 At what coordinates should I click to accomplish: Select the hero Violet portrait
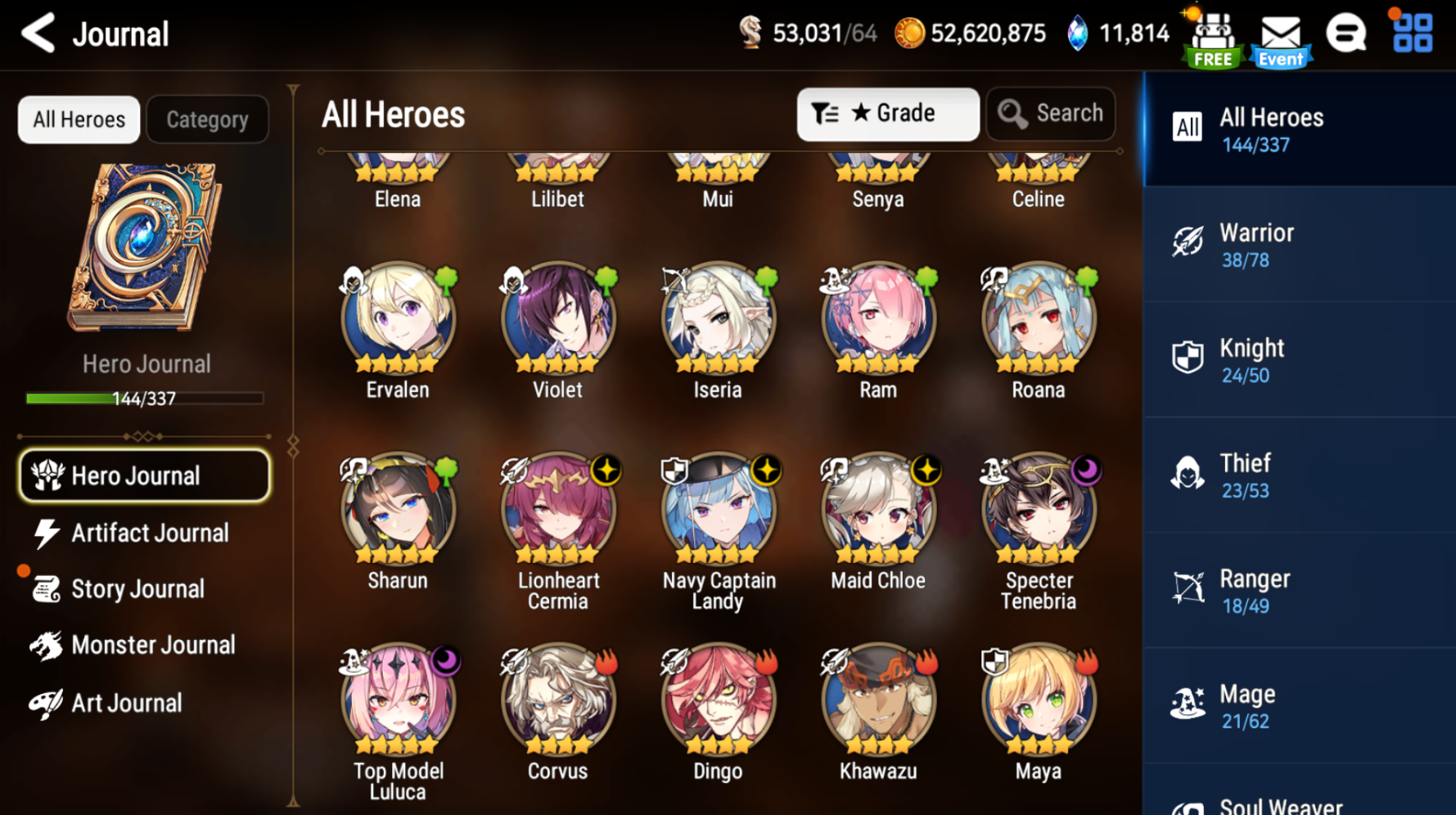coord(558,321)
